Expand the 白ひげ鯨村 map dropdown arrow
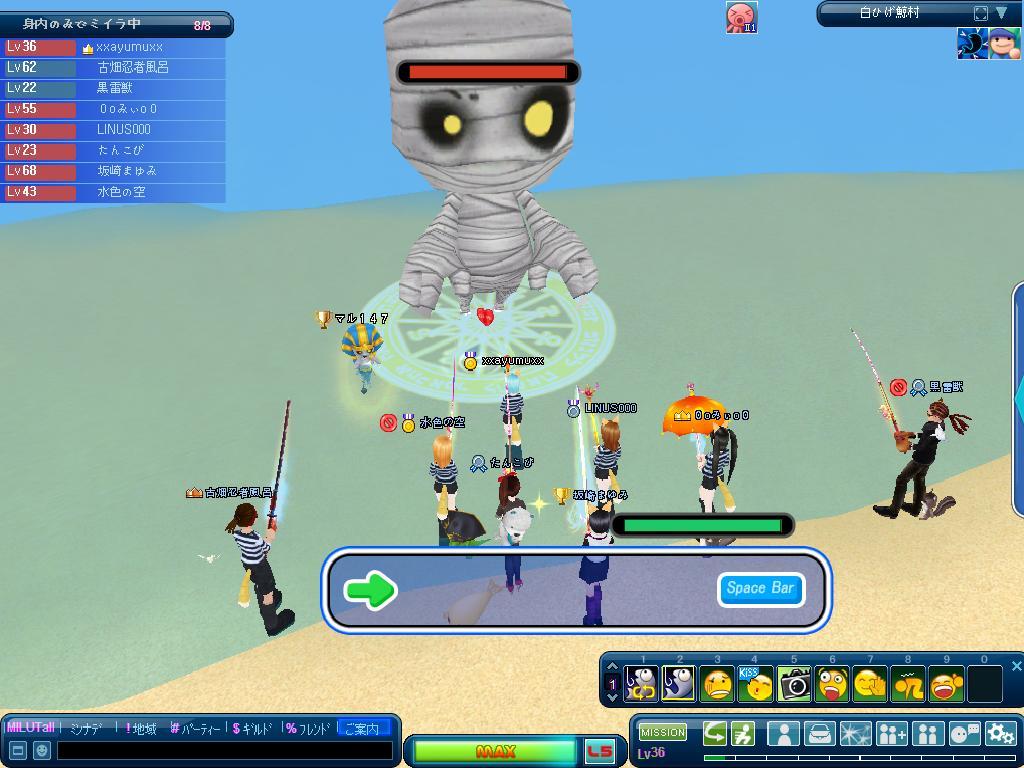The height and width of the screenshot is (768, 1024). (x=1001, y=13)
